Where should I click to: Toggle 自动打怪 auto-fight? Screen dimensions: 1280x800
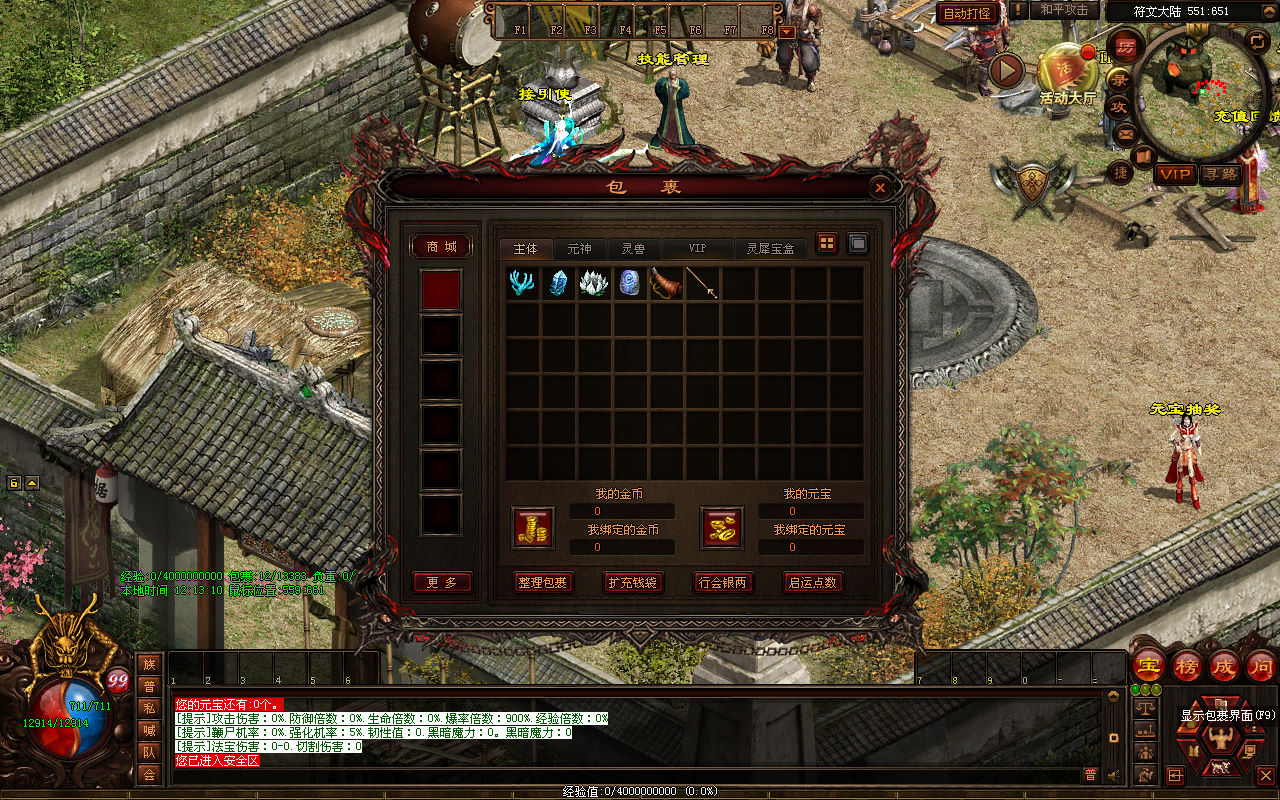pyautogui.click(x=967, y=13)
